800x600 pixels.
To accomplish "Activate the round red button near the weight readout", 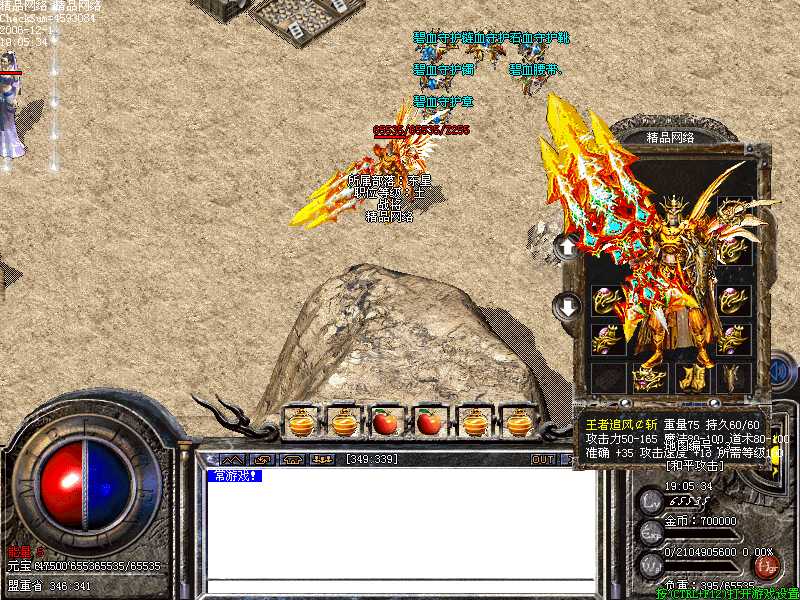I will 768,568.
